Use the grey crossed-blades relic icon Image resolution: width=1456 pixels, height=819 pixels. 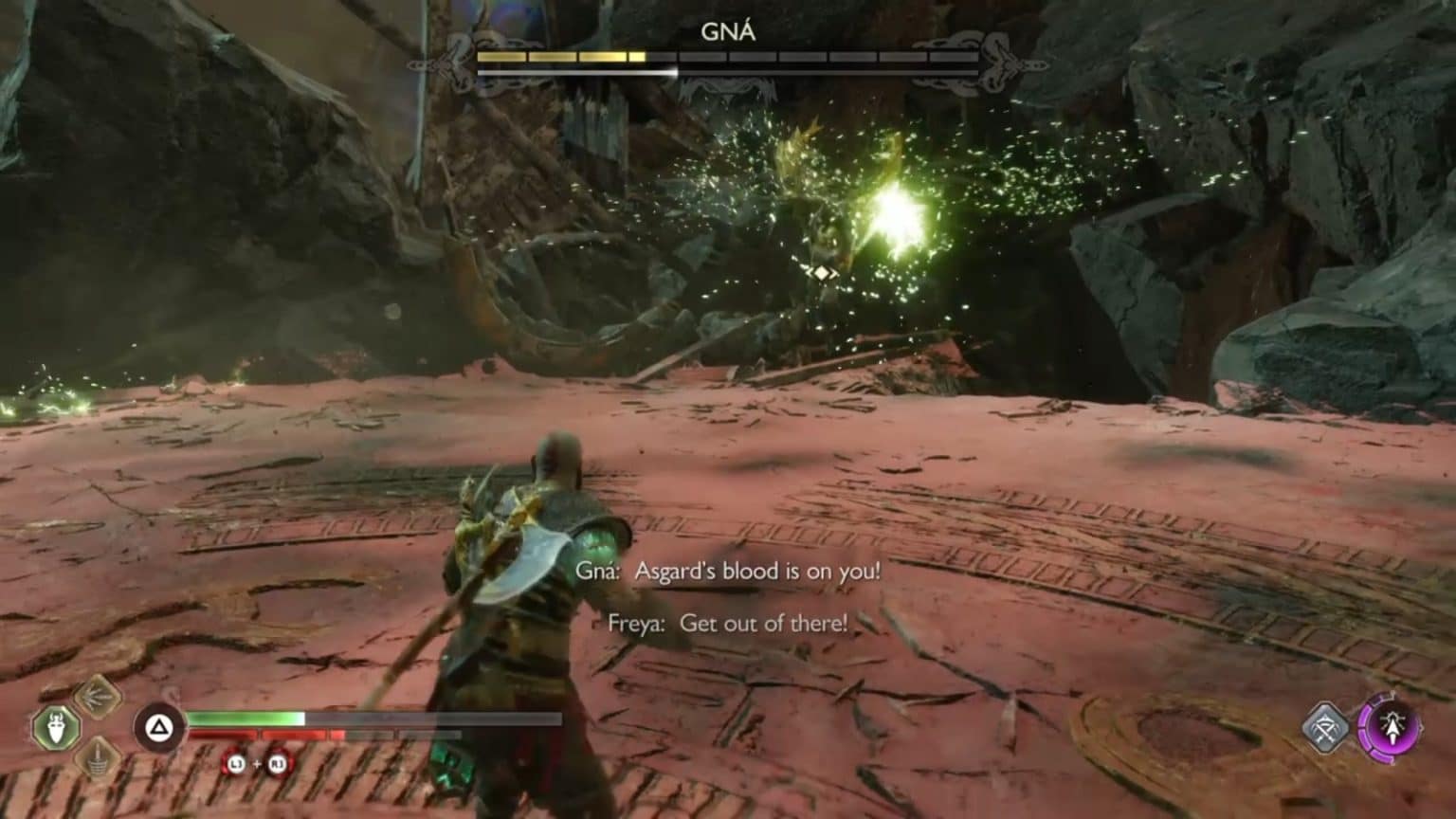click(x=1326, y=728)
